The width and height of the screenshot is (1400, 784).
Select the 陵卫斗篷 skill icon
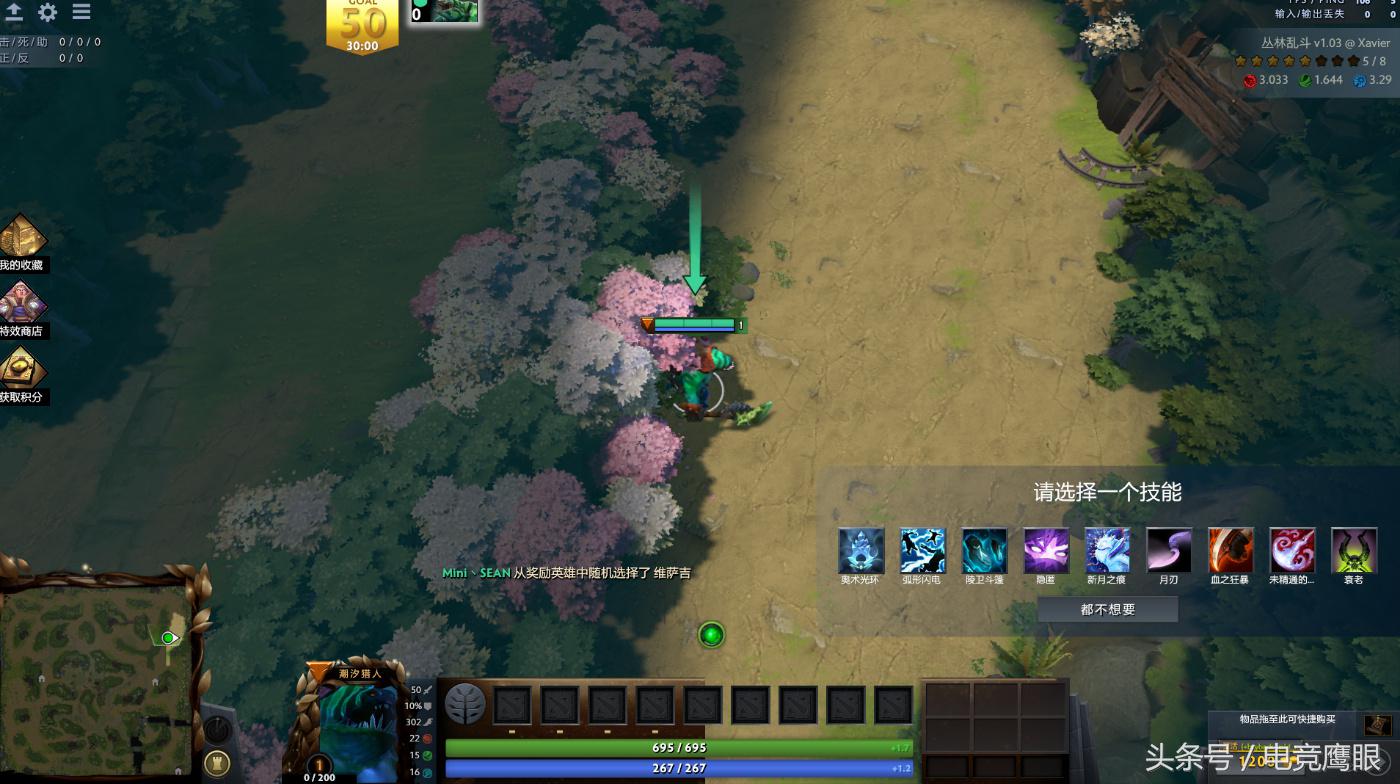pyautogui.click(x=984, y=550)
